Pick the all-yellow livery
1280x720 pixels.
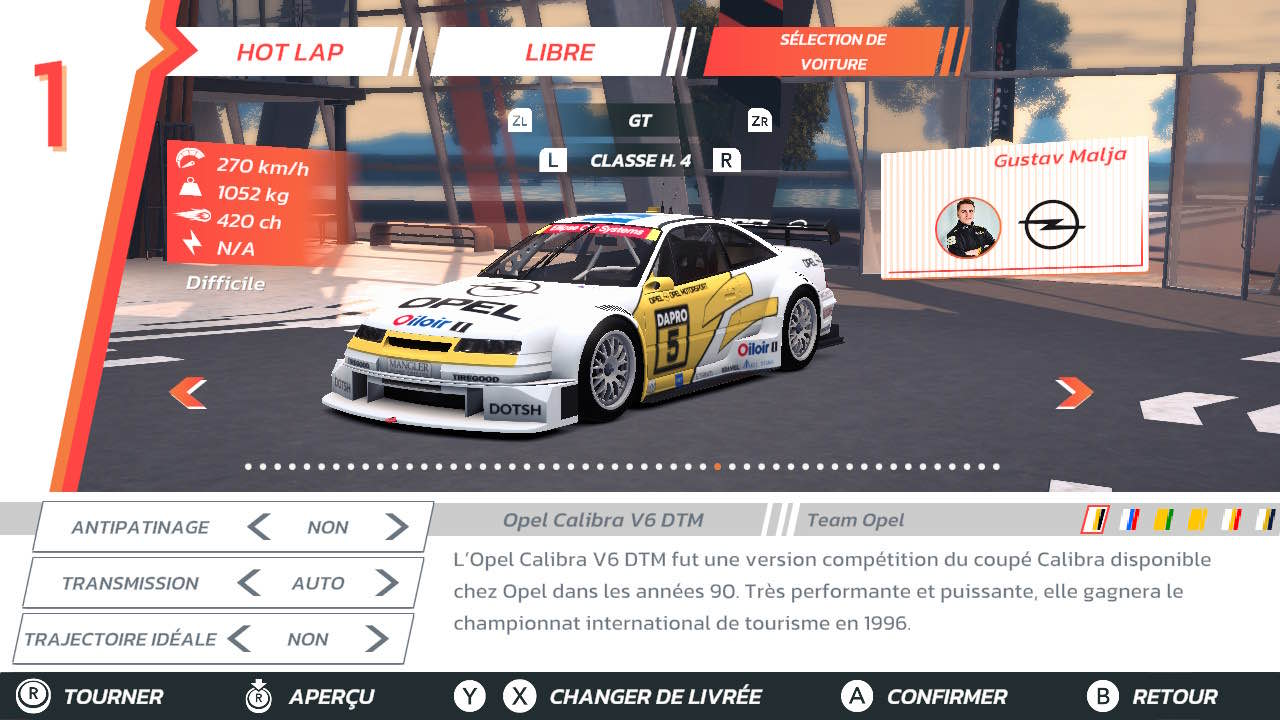pos(1197,519)
